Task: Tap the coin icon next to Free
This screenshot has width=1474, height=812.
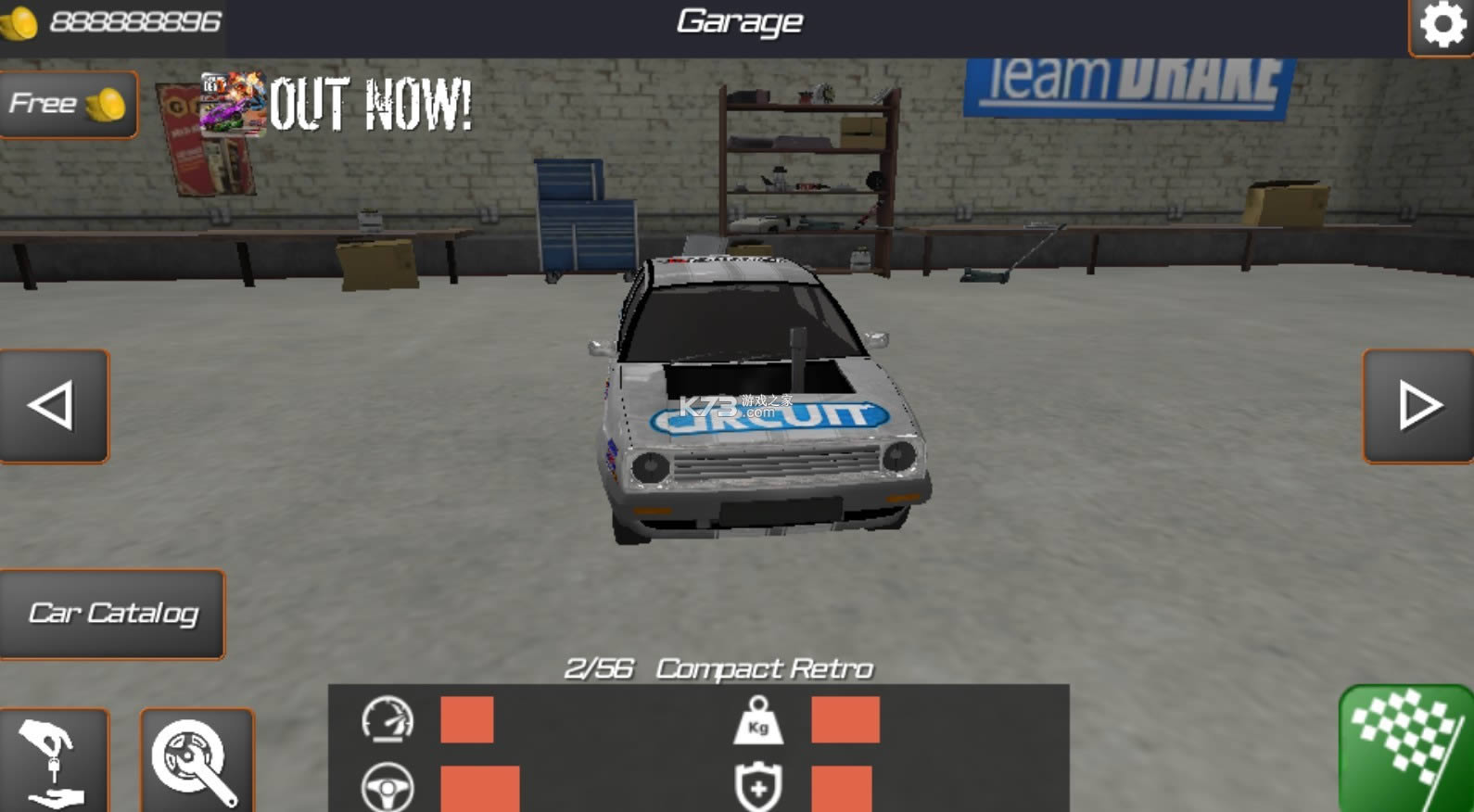Action: (107, 104)
